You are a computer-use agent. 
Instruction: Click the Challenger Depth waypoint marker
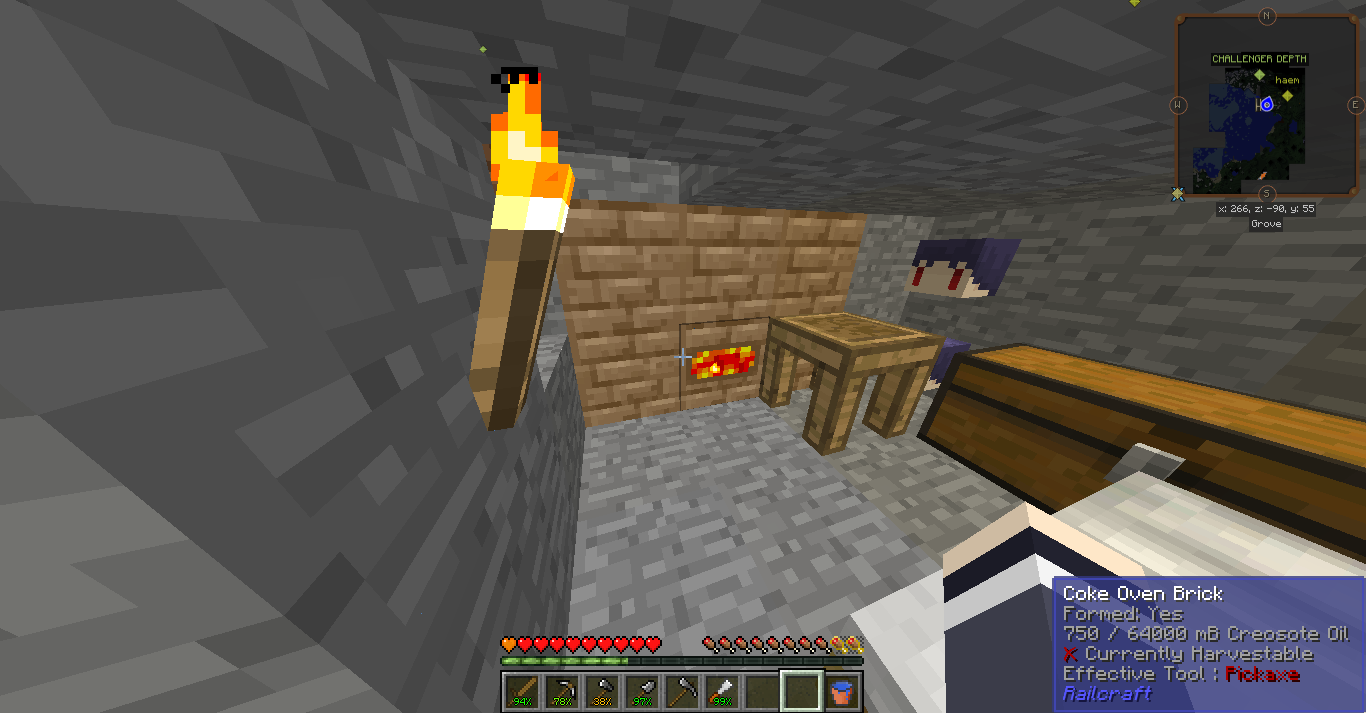click(x=1260, y=75)
